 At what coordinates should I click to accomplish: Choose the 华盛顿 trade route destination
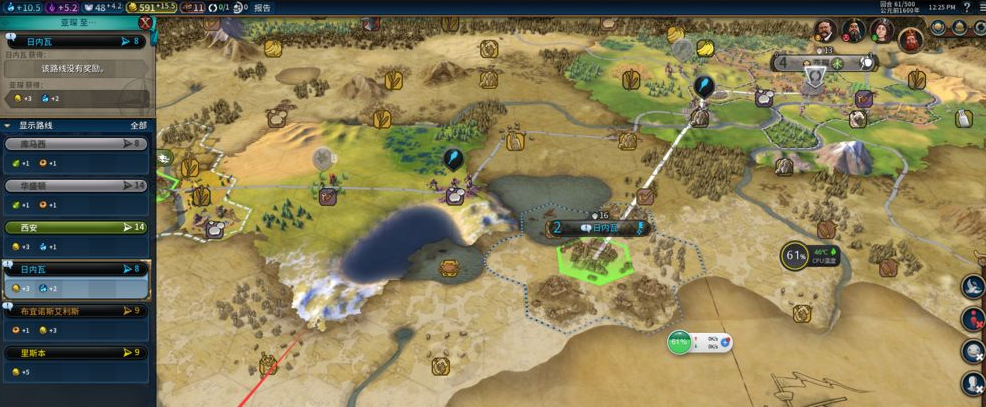[x=76, y=186]
